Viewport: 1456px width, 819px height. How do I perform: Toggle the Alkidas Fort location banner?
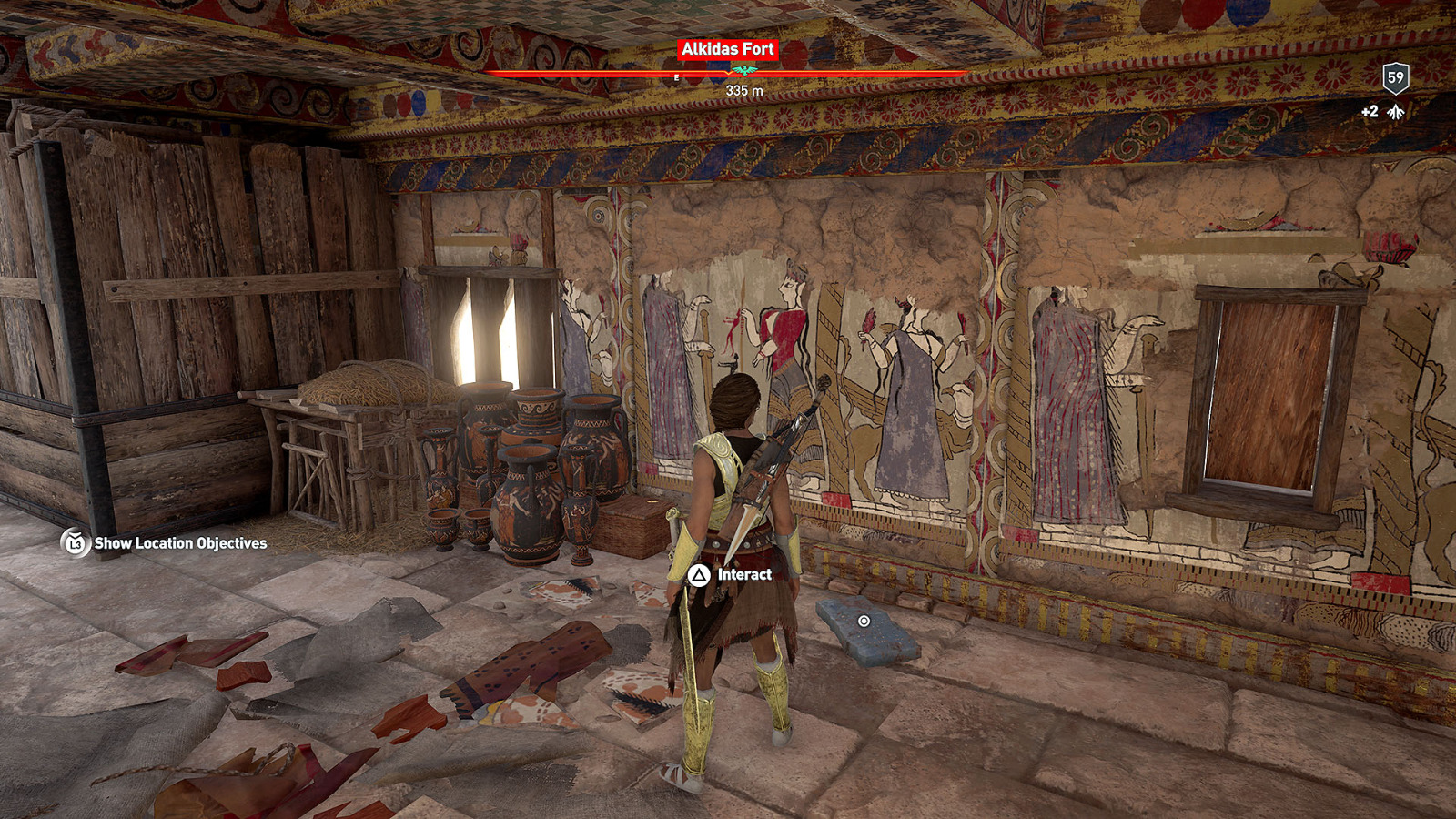pos(728,50)
